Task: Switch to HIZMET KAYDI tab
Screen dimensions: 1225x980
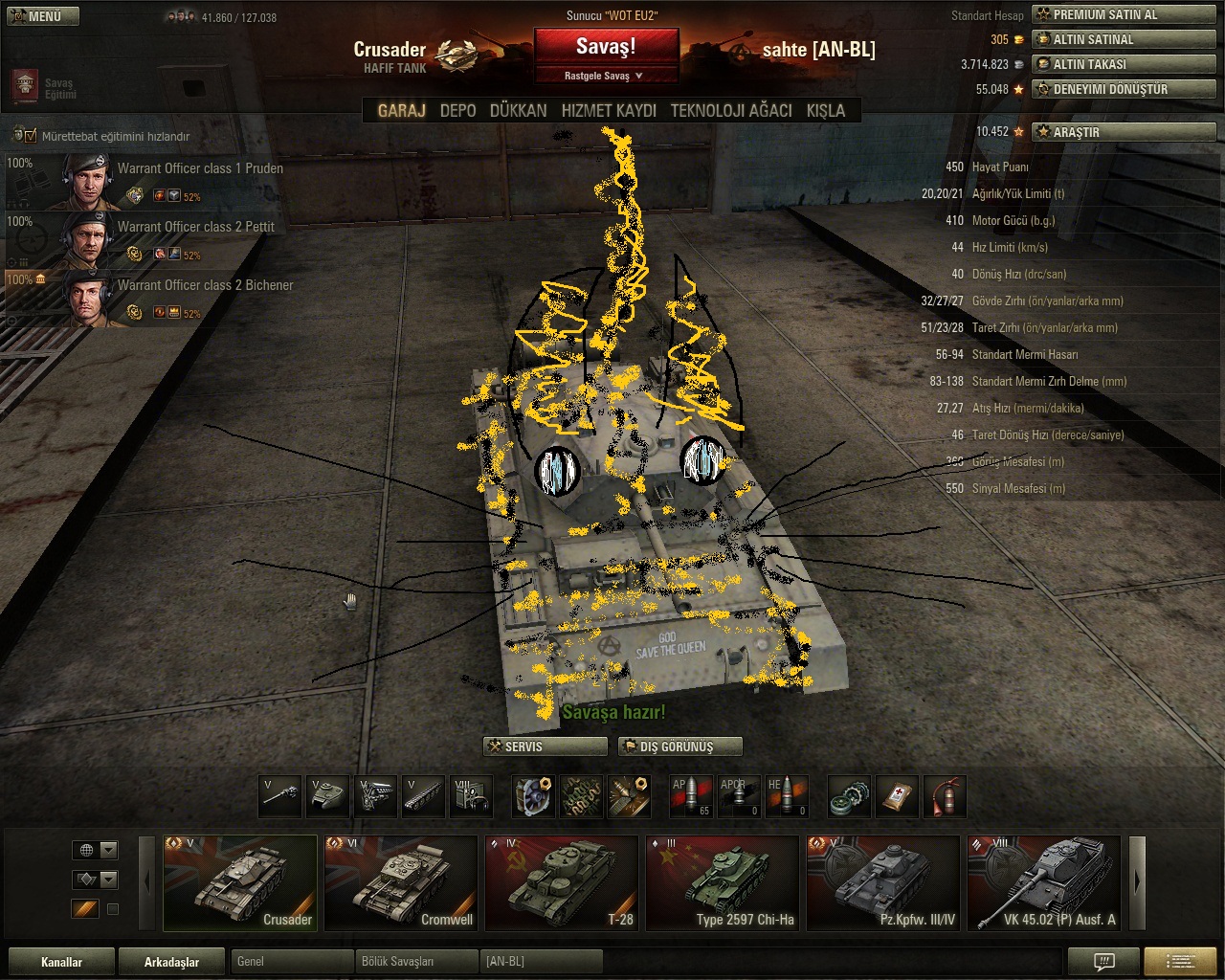Action: [x=609, y=111]
